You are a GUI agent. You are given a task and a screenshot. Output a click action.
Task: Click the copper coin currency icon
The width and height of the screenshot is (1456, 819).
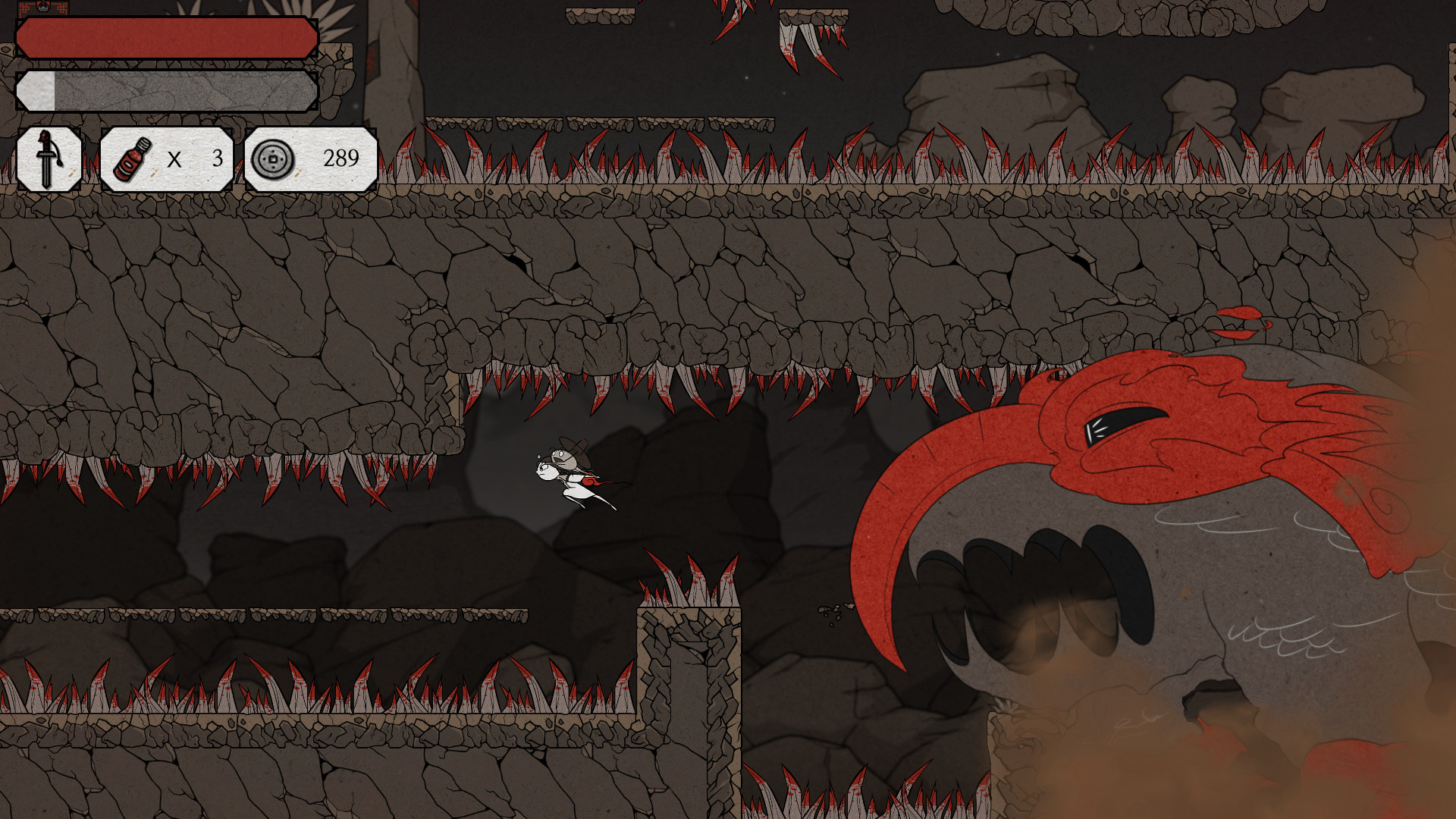(x=275, y=159)
